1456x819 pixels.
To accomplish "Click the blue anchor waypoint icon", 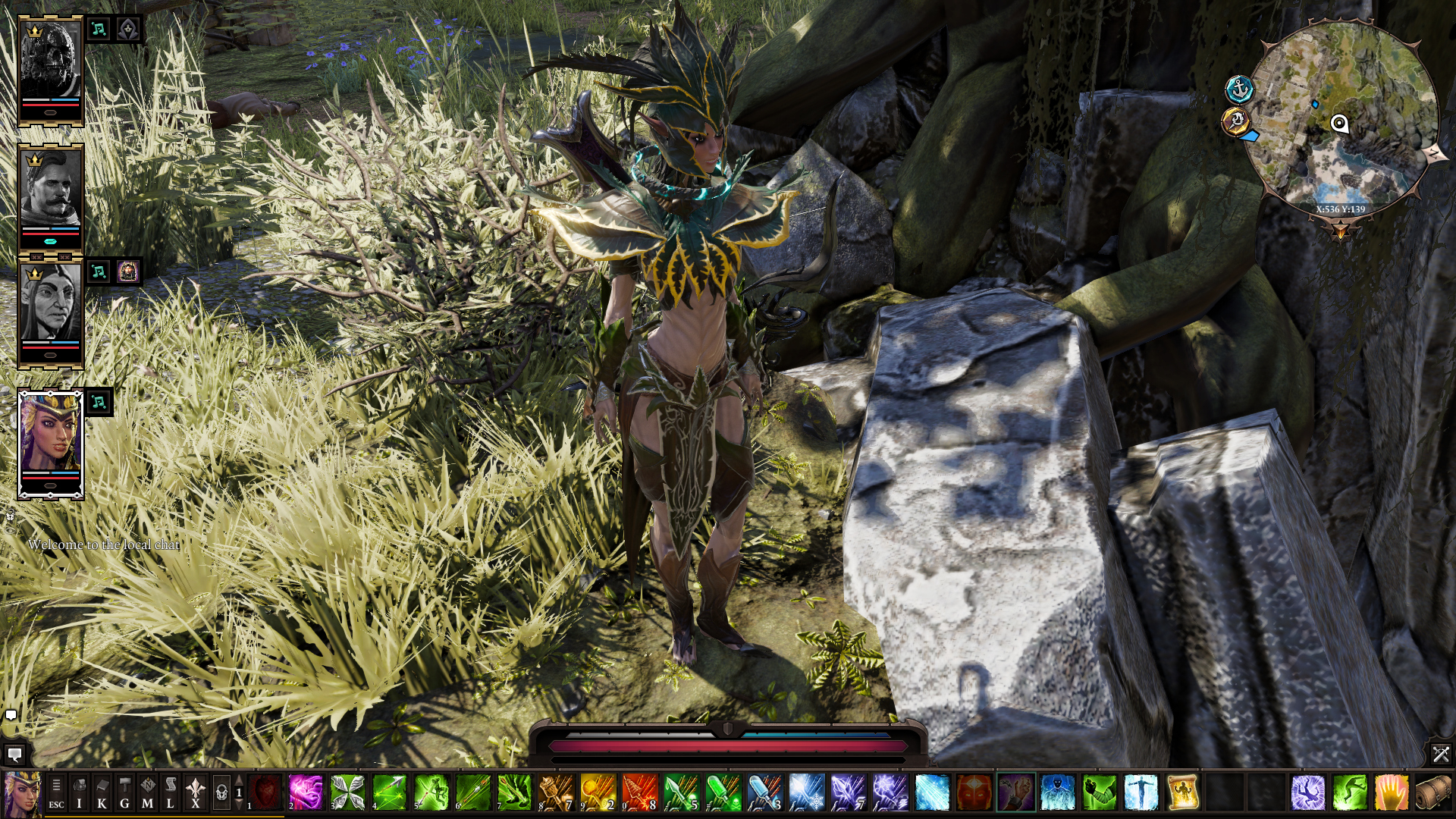I will [1239, 89].
